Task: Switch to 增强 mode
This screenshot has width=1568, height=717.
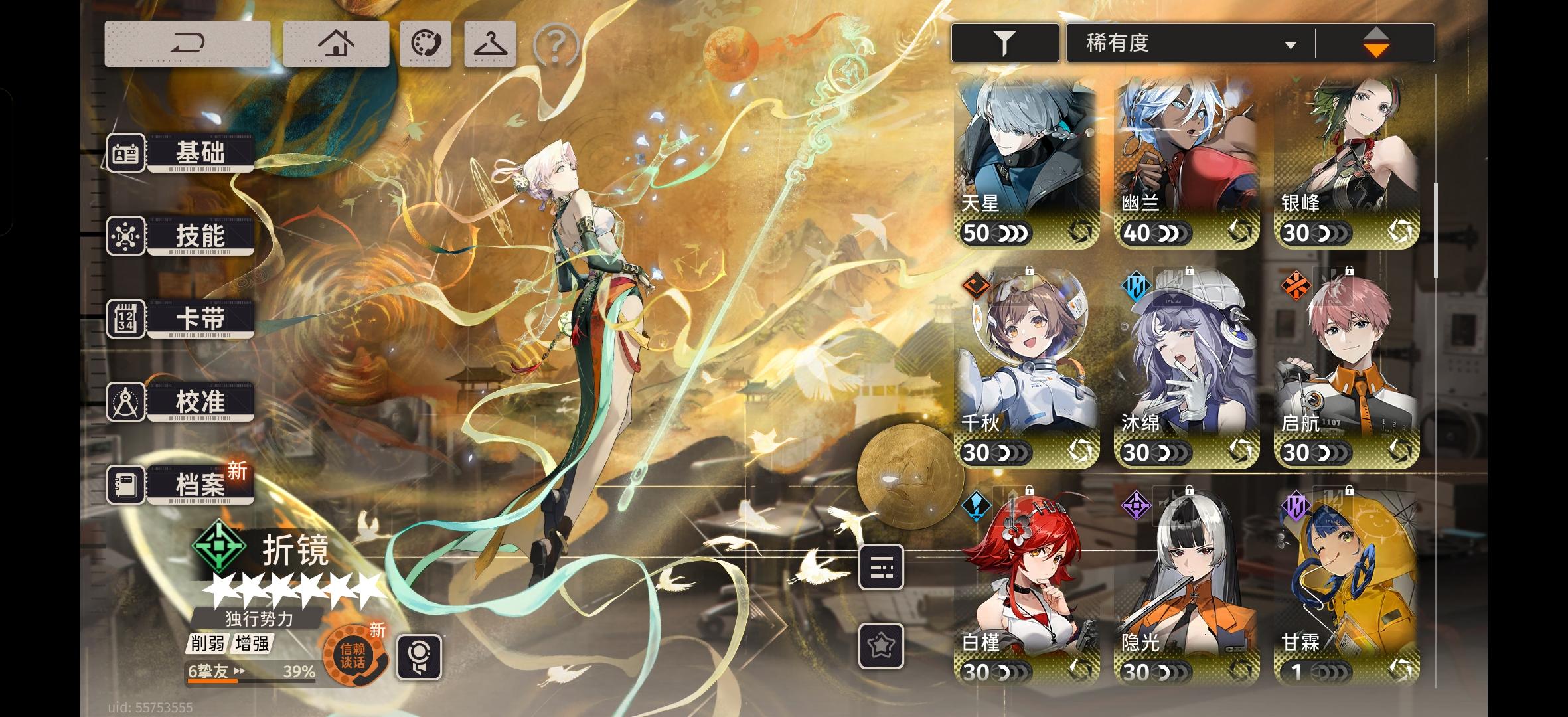Action: click(251, 645)
